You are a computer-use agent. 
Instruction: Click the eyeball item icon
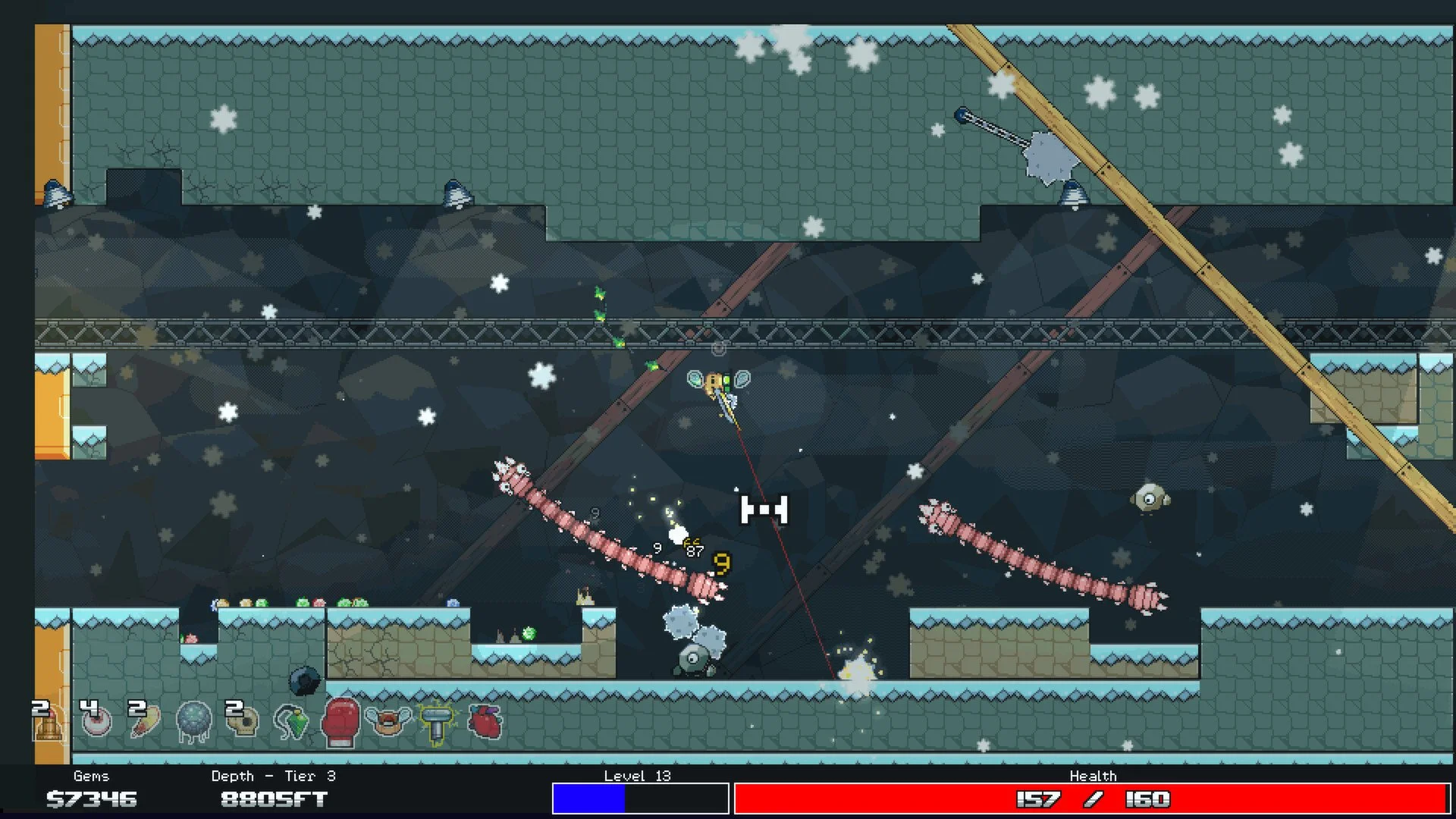pos(96,722)
